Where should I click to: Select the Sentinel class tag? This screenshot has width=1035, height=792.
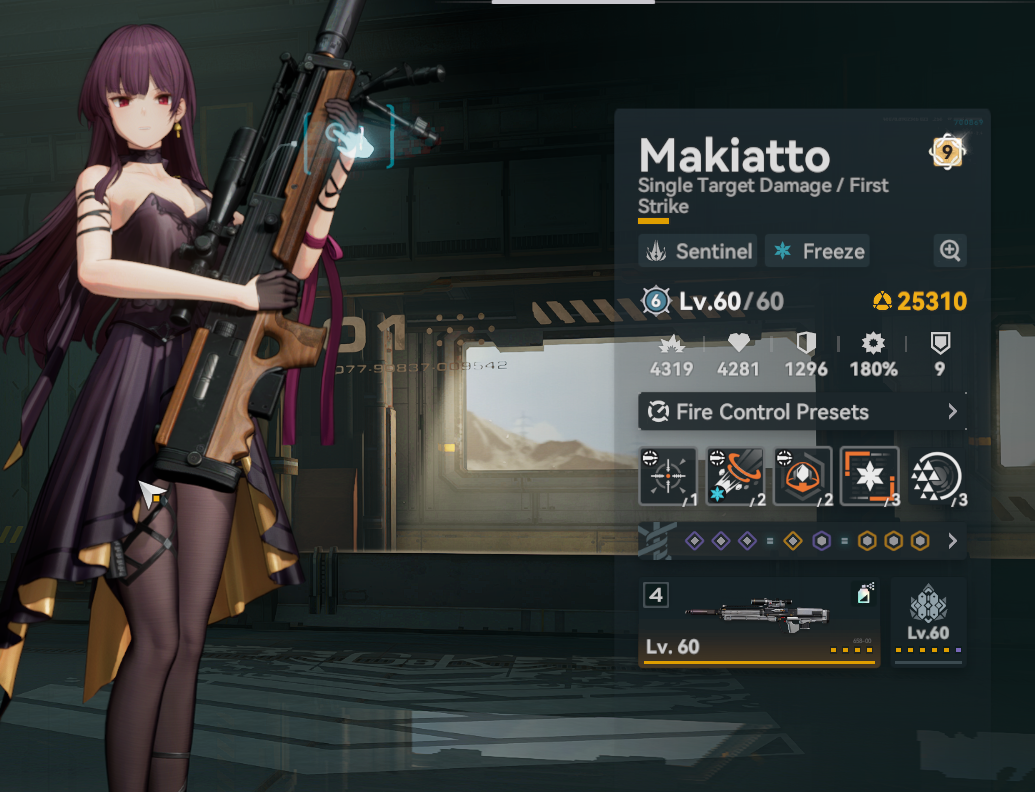coord(698,251)
